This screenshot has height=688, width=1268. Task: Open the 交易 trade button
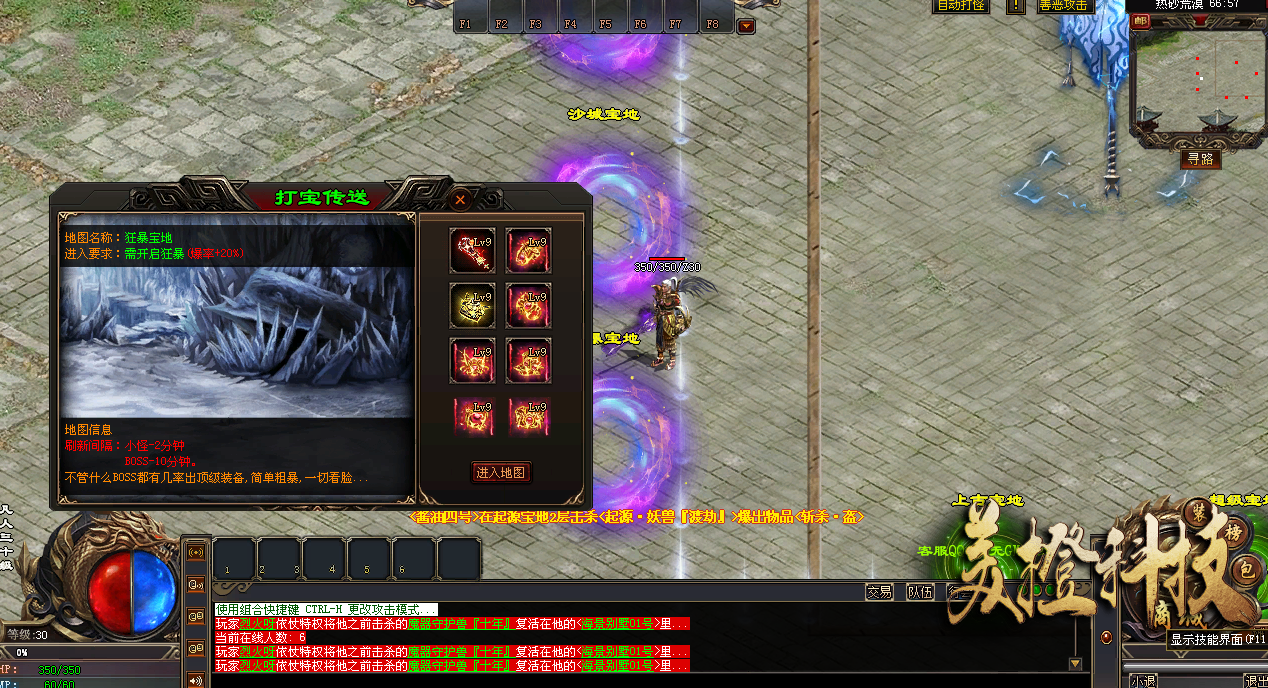point(879,592)
